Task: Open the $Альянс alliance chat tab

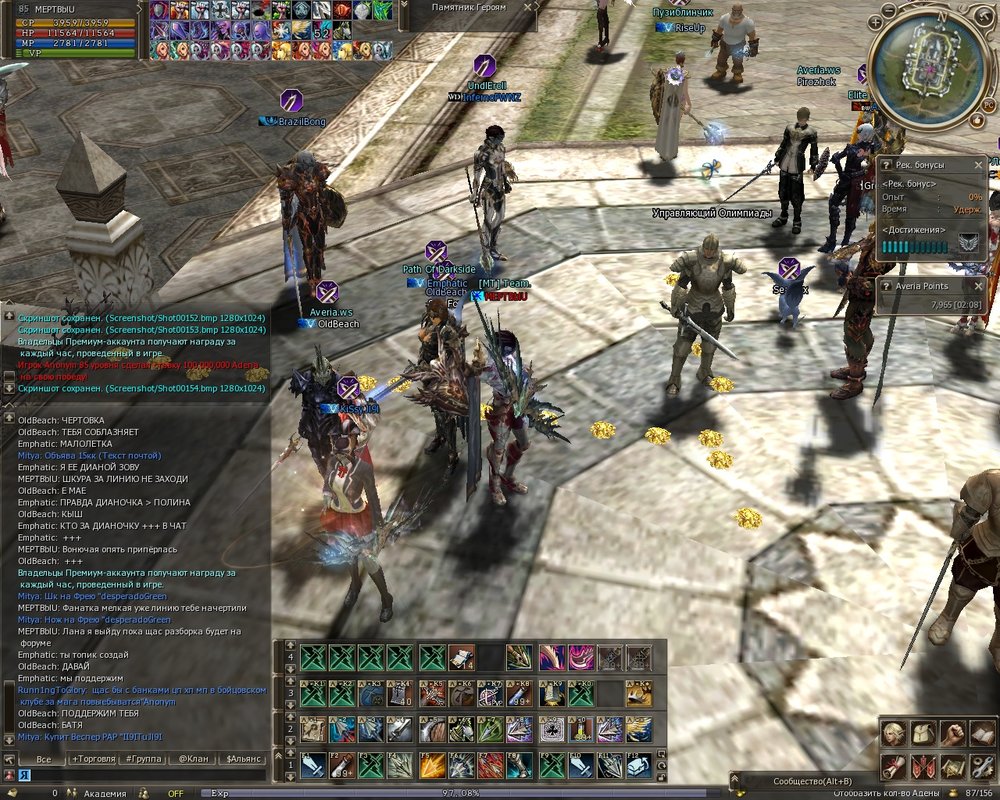Action: pyautogui.click(x=243, y=759)
